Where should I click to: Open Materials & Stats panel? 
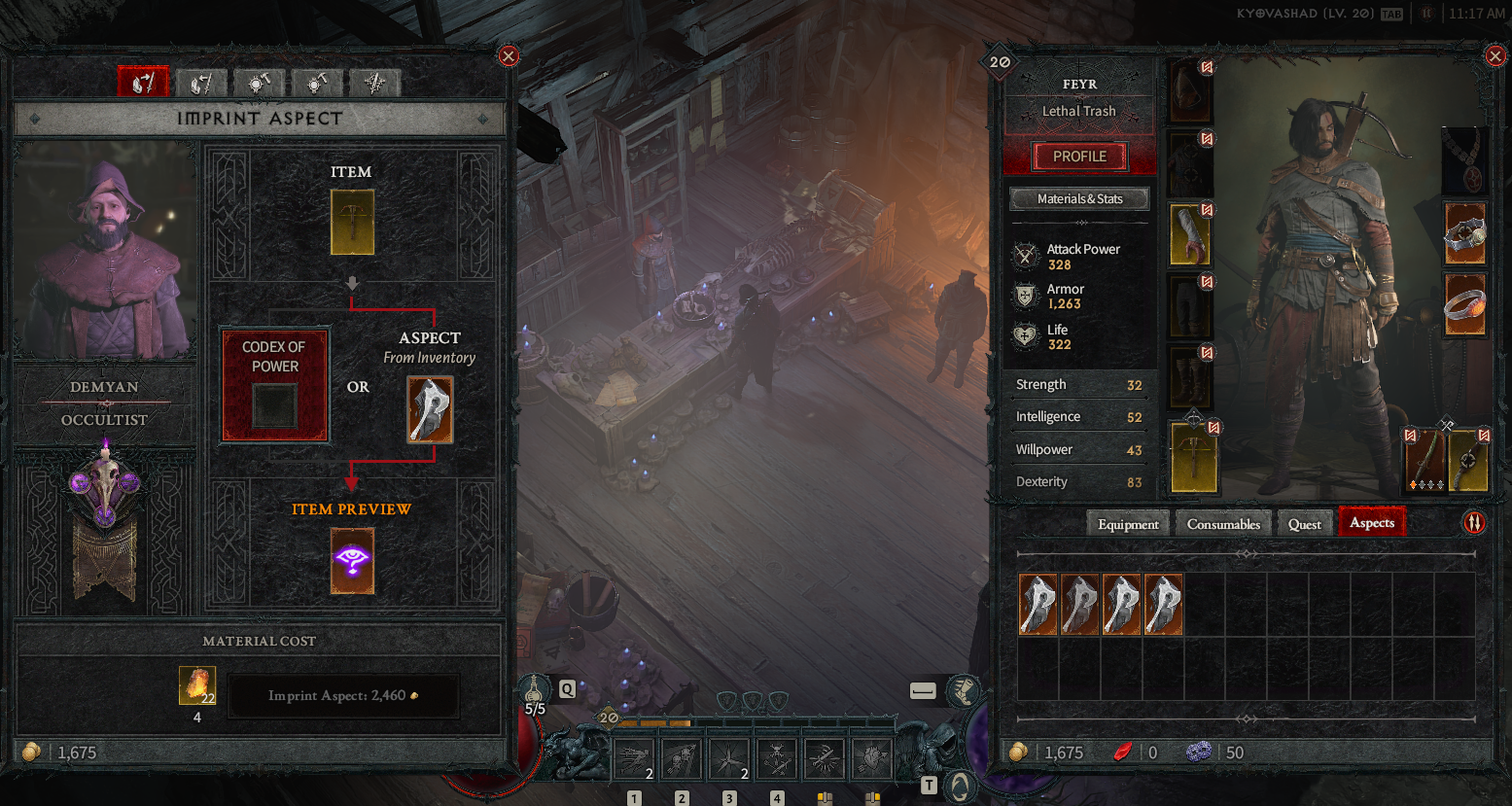click(1079, 199)
